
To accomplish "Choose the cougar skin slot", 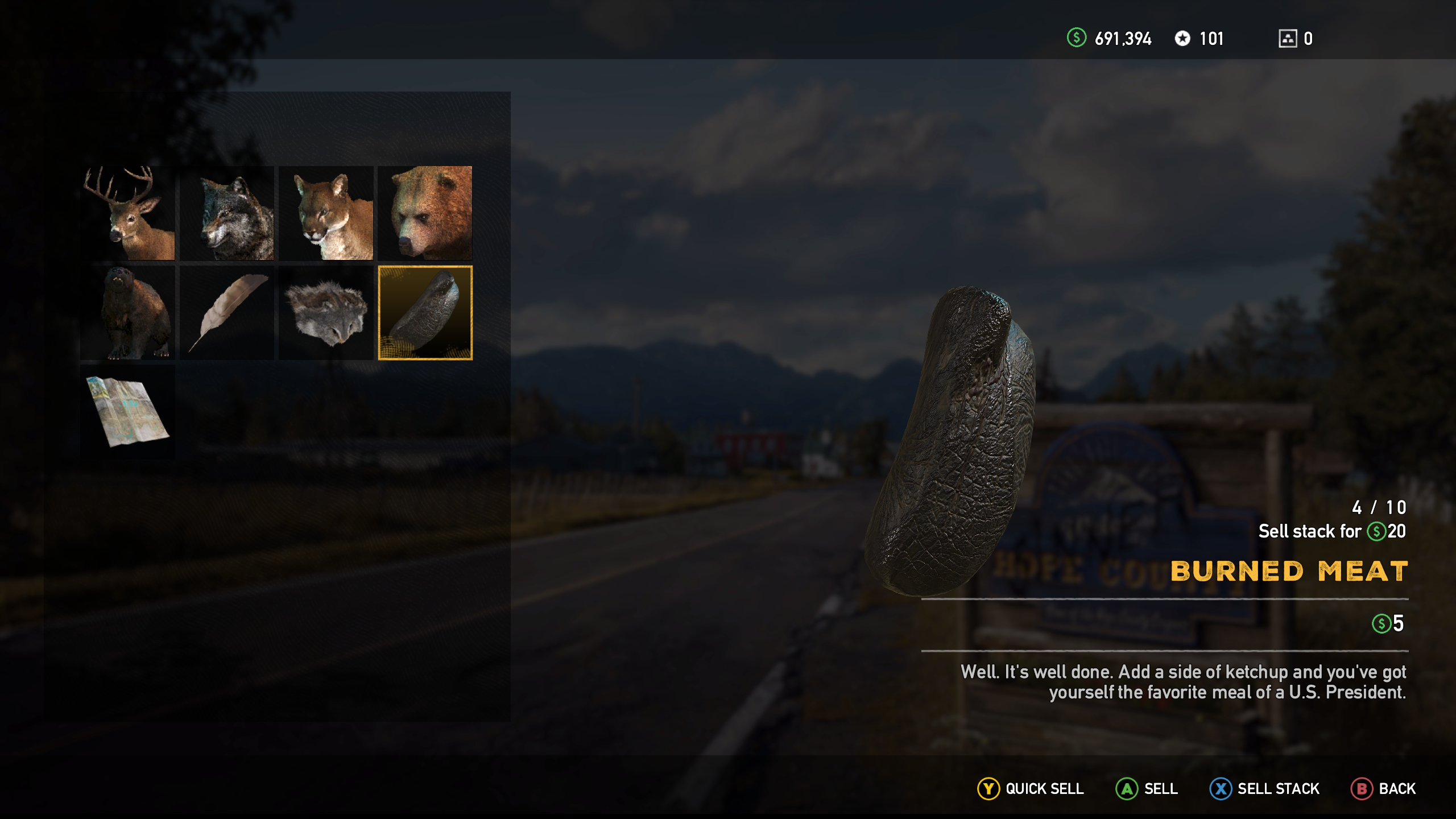I will click(x=326, y=213).
